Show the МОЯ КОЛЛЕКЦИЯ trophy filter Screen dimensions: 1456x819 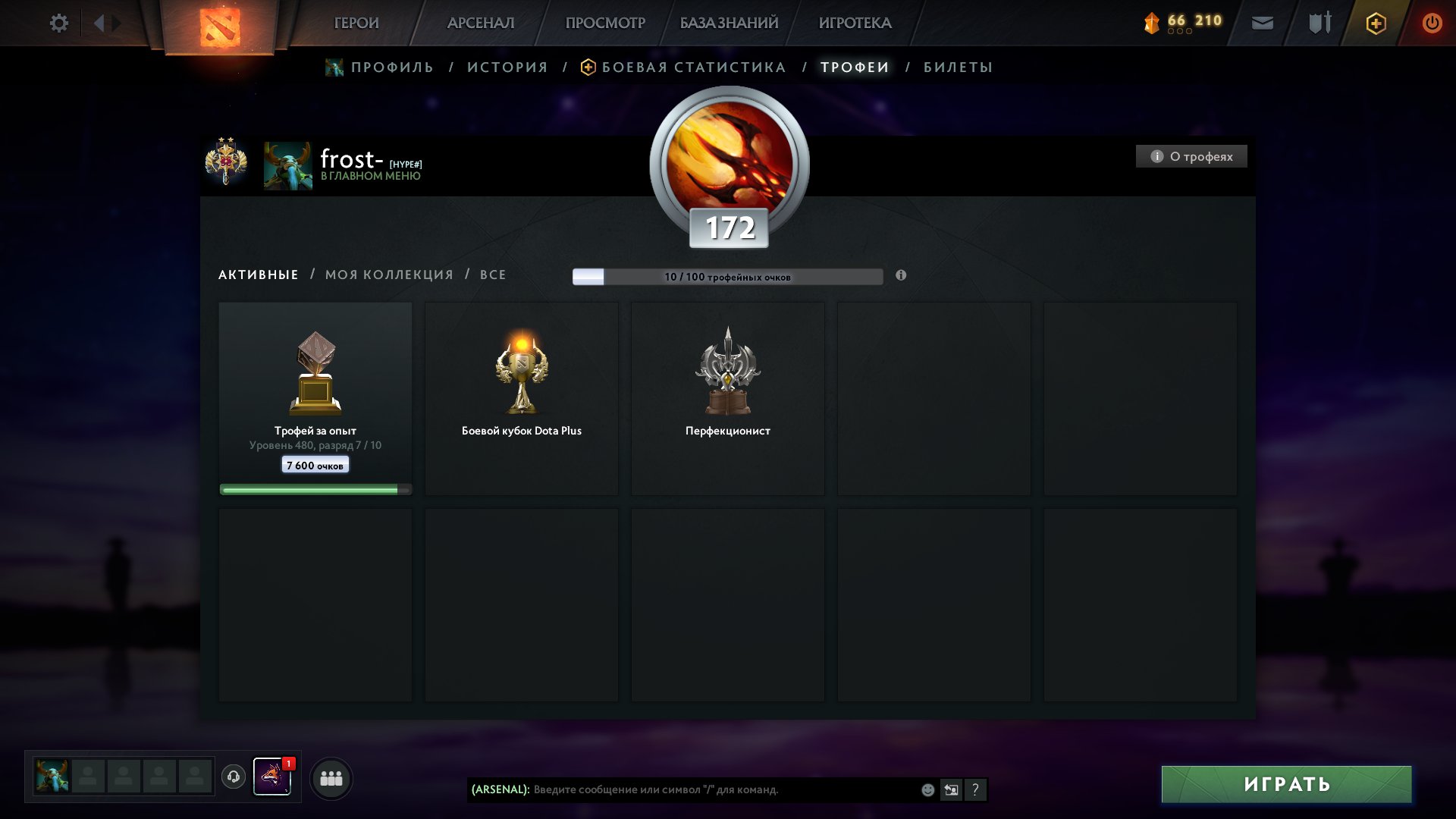(x=389, y=275)
